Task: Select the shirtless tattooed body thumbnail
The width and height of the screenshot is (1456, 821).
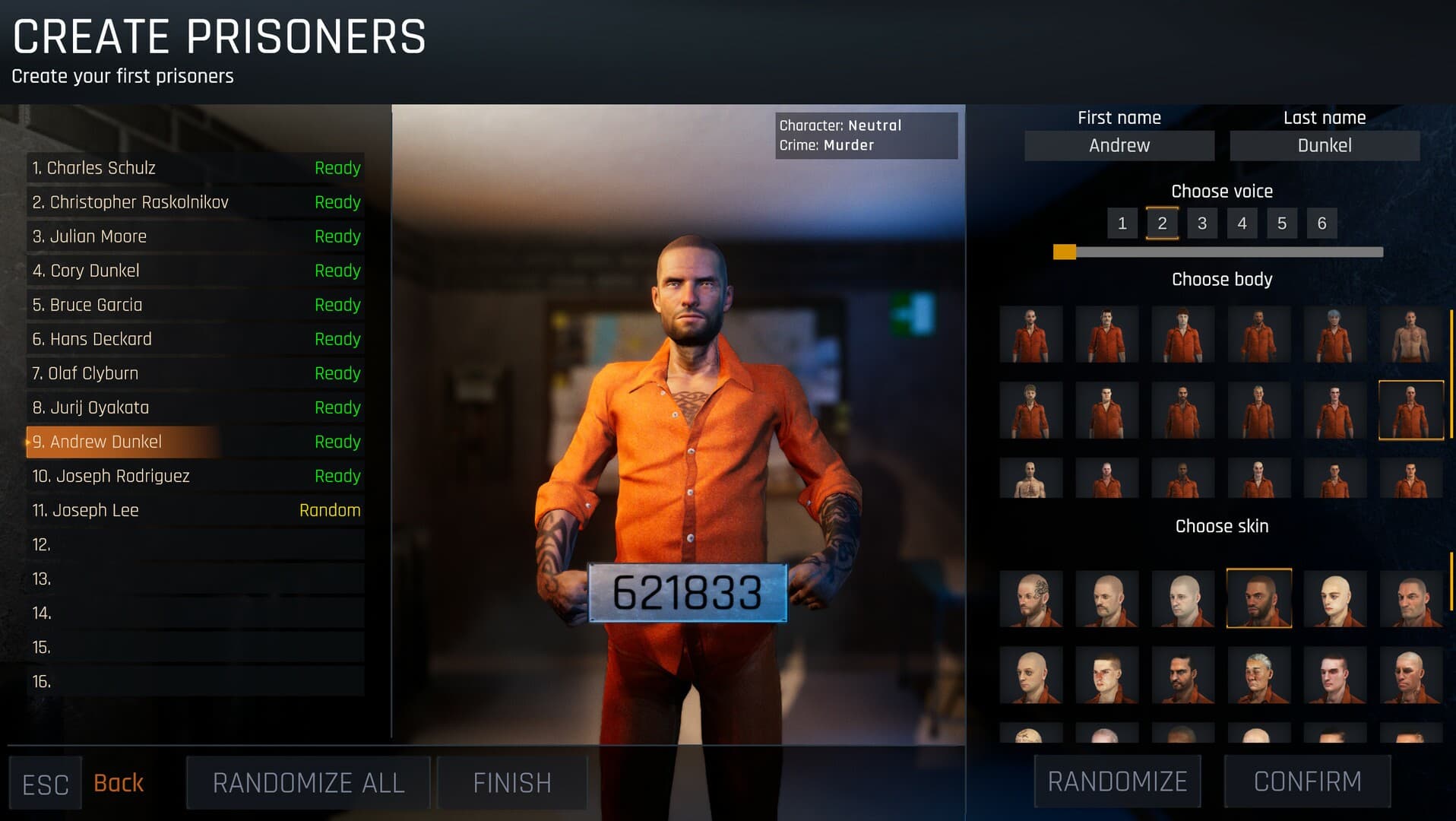Action: click(x=1410, y=334)
